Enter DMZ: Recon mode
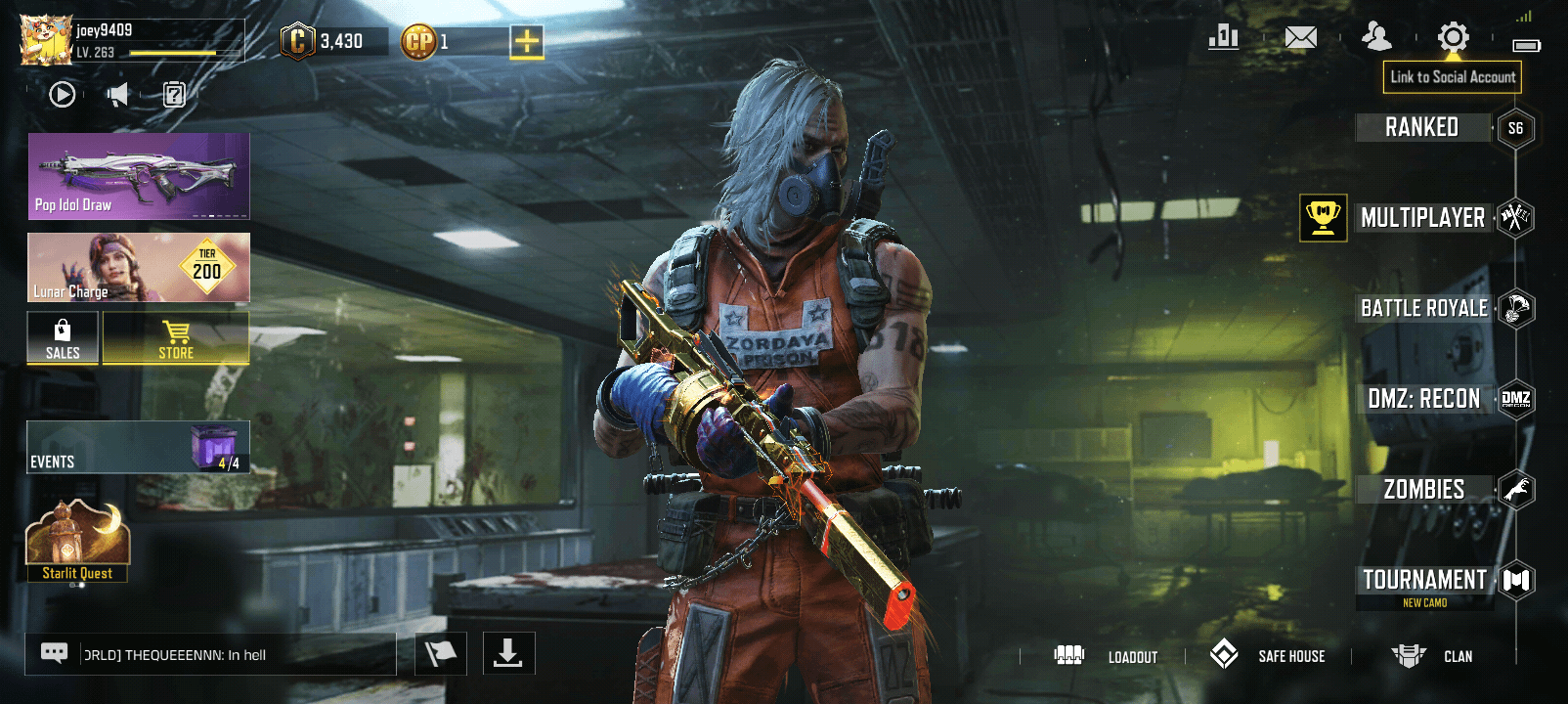The width and height of the screenshot is (1568, 704). (1424, 399)
